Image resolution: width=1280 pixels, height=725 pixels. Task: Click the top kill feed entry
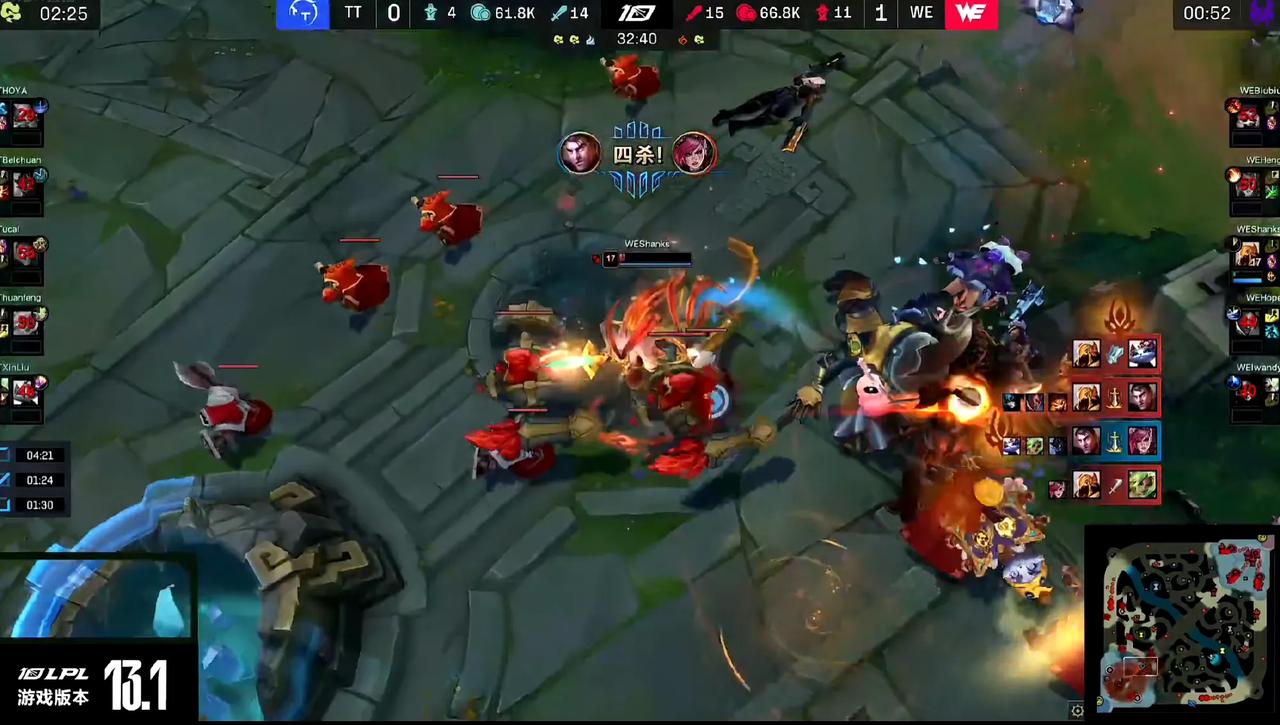[x=1114, y=353]
